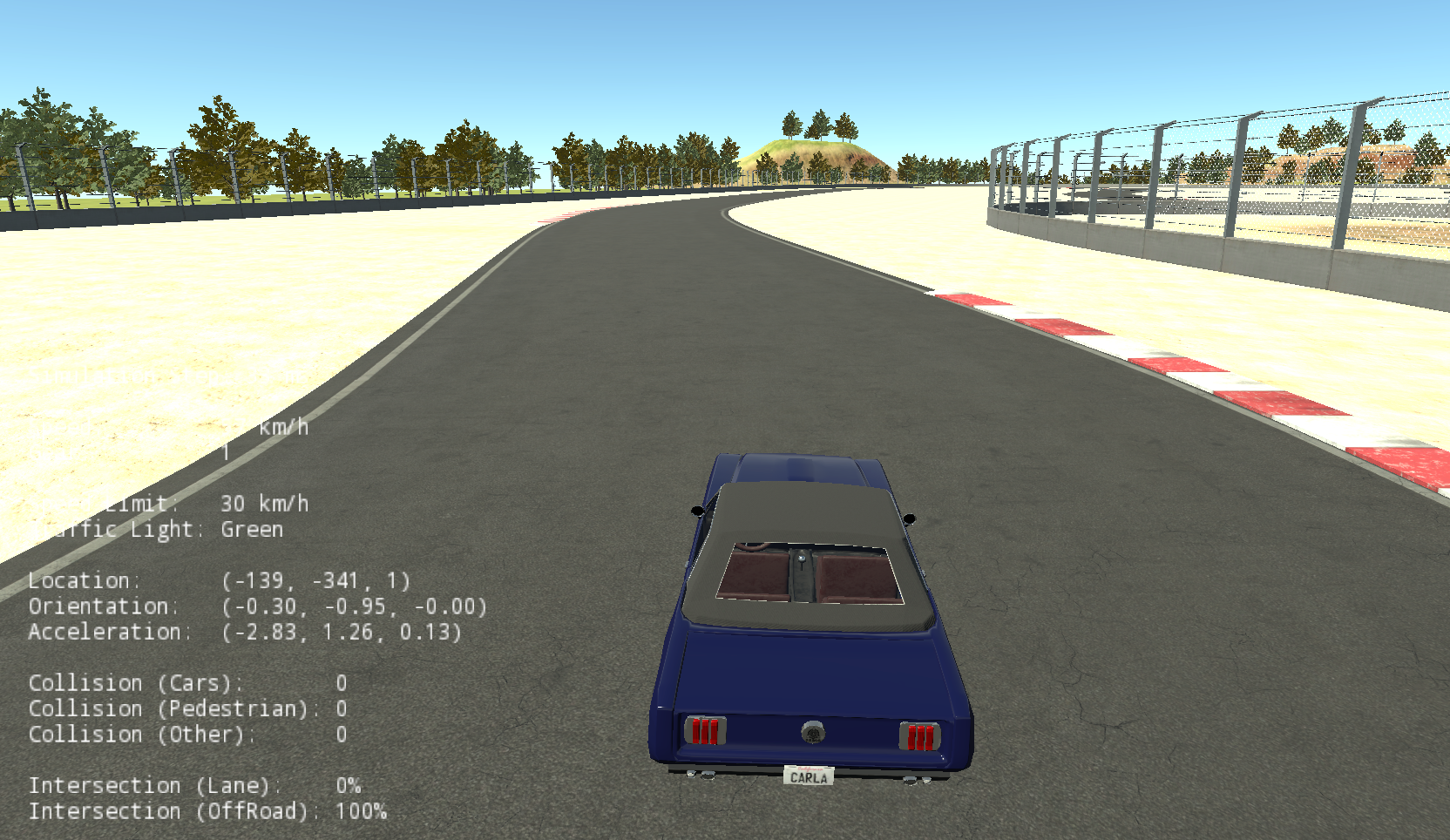Viewport: 1450px width, 840px height.
Task: Expand the Location coordinates readout
Action: coord(218,580)
